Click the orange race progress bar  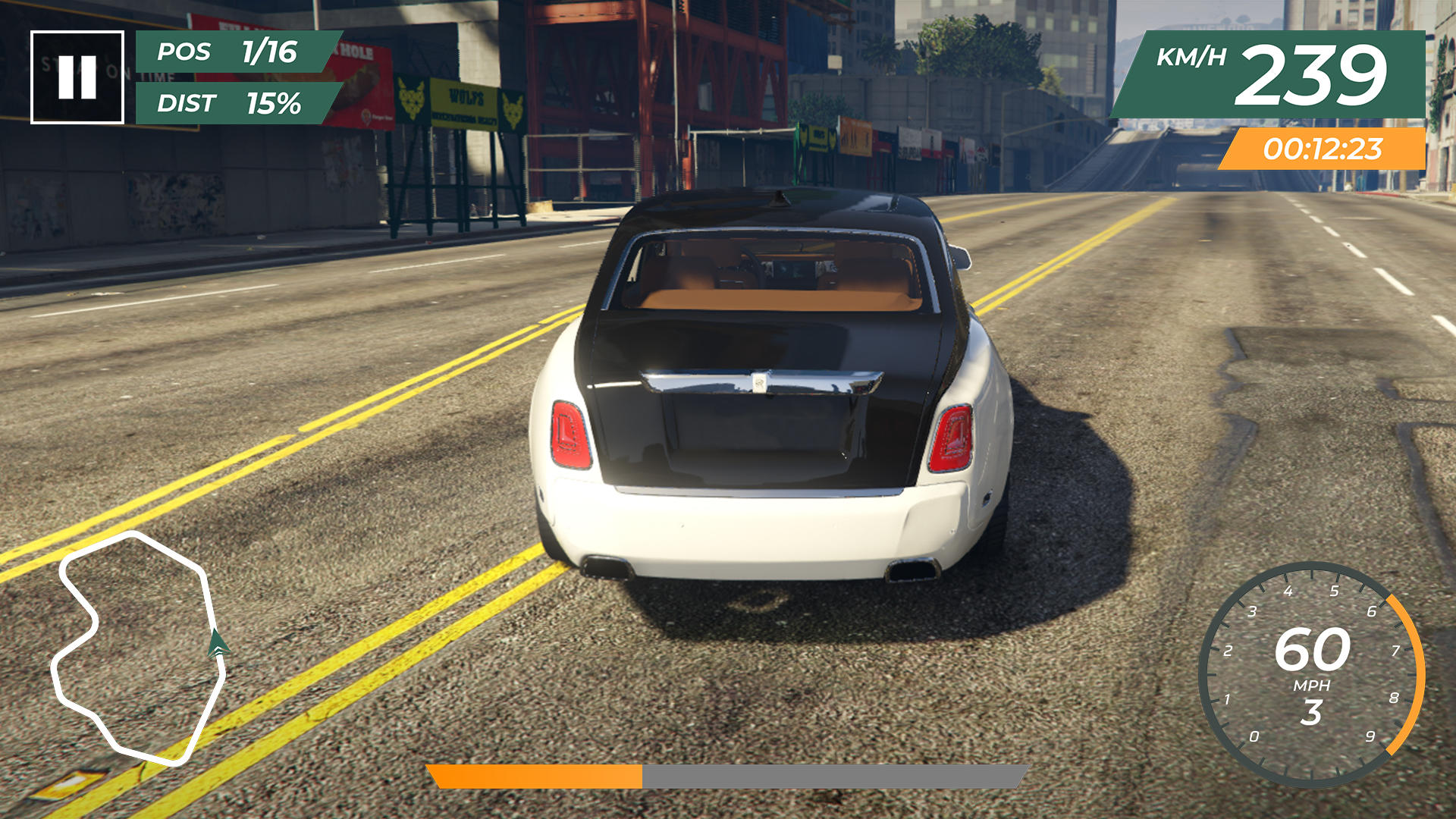535,775
